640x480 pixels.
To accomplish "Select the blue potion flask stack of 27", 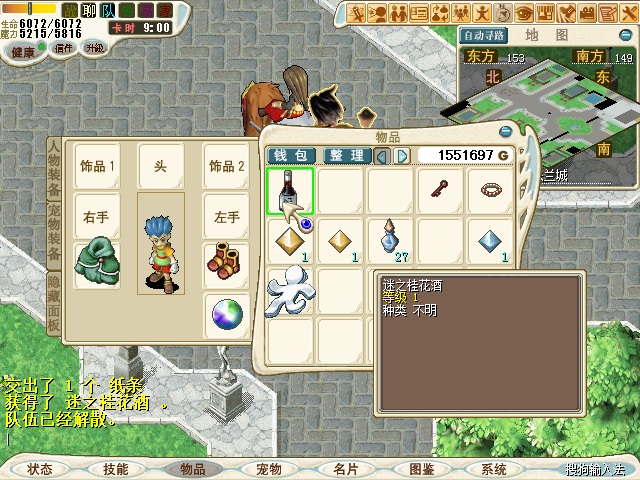I will pyautogui.click(x=390, y=240).
